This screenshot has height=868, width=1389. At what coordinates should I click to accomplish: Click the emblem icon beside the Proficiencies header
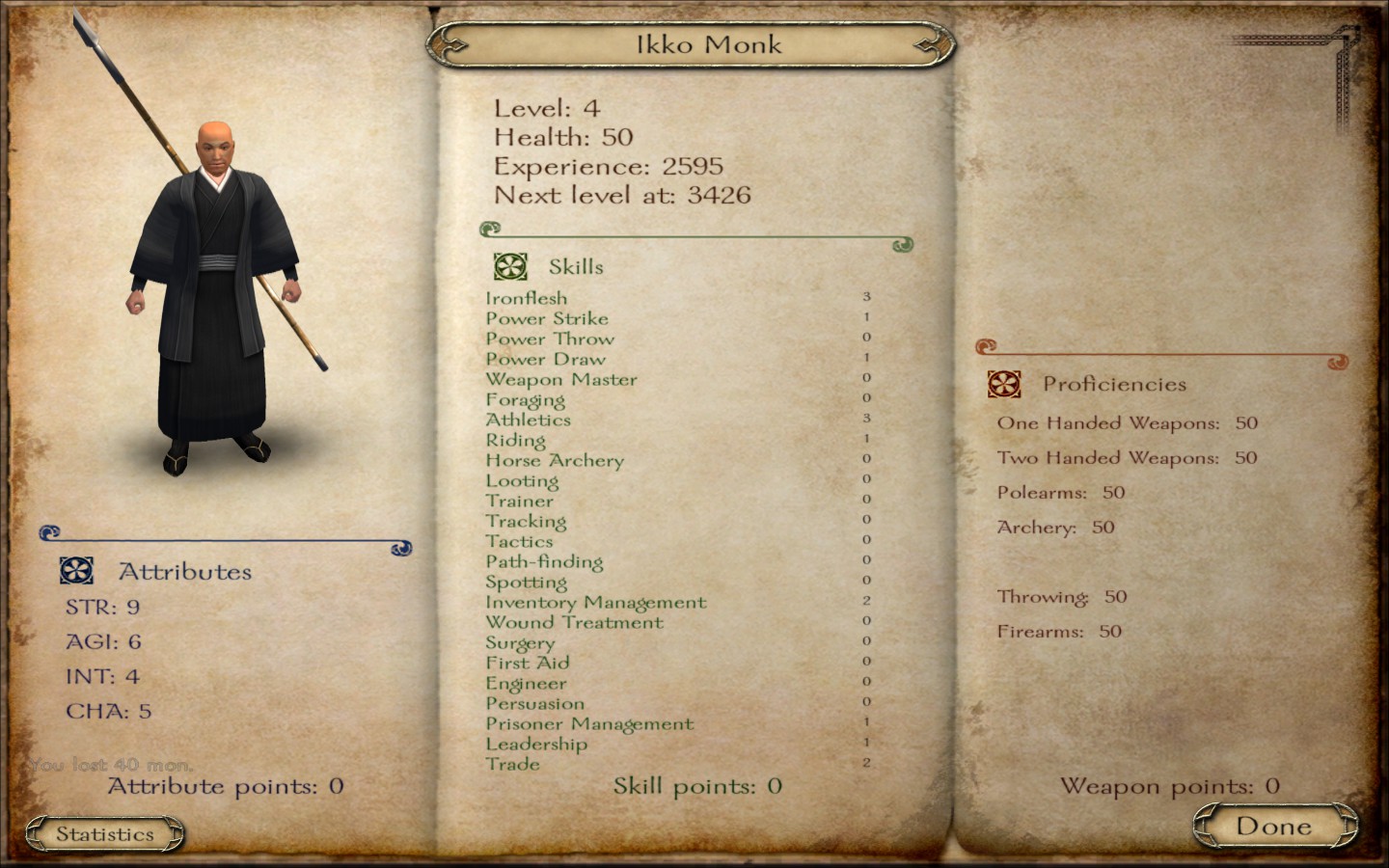(x=1003, y=383)
